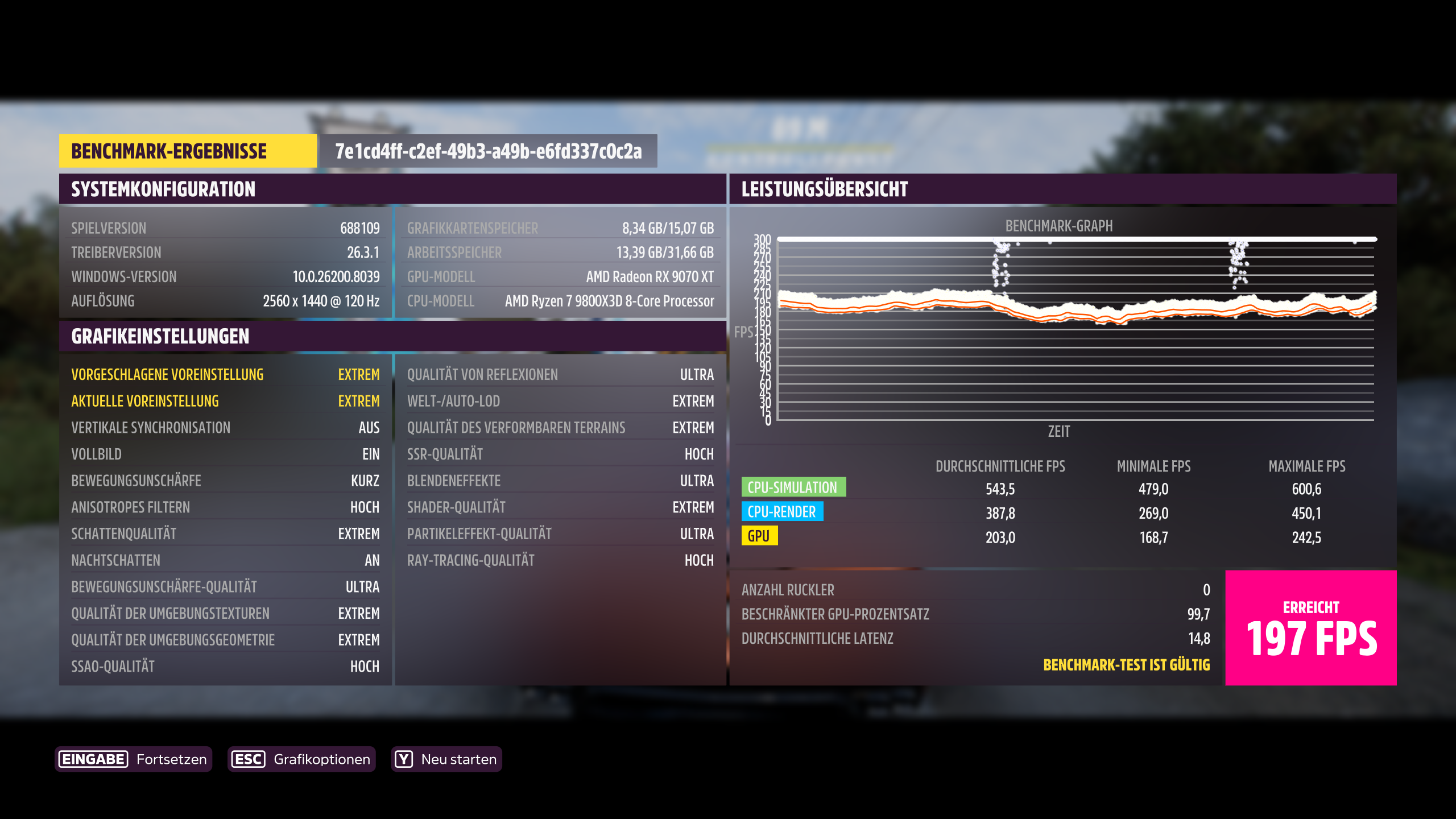Image resolution: width=1456 pixels, height=819 pixels.
Task: Switch to the LEISTUNGSÜBERSICHT section
Action: [824, 189]
